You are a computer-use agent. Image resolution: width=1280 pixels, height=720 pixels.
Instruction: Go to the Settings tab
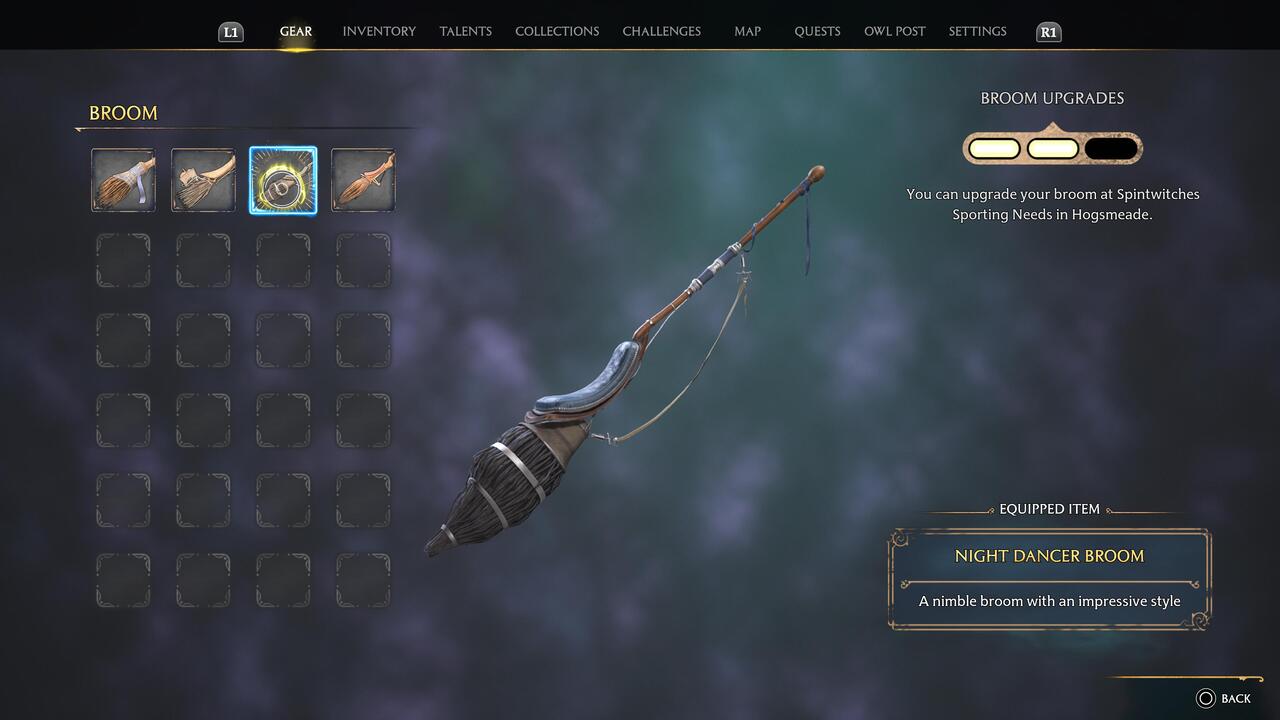point(977,31)
